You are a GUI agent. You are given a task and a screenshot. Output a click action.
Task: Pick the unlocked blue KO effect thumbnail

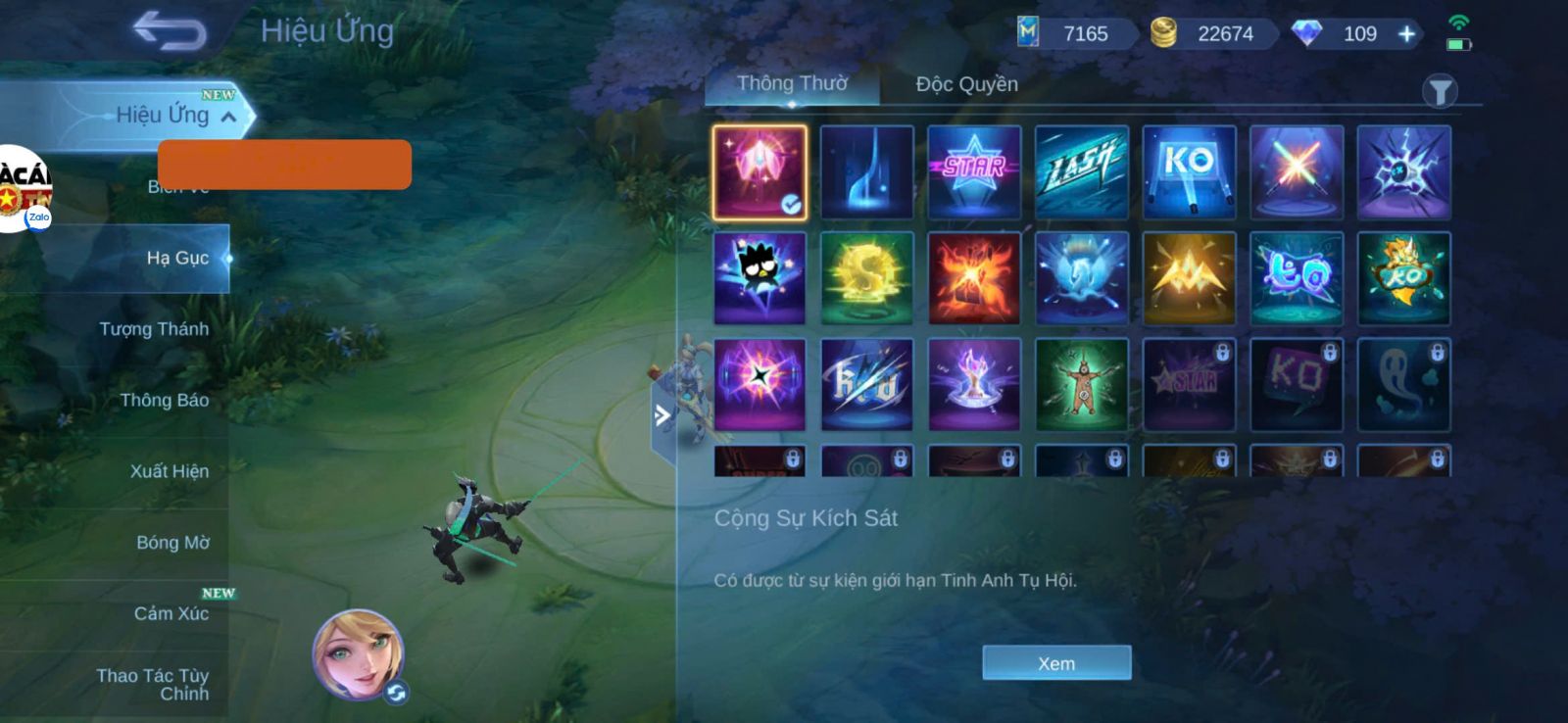point(1189,171)
